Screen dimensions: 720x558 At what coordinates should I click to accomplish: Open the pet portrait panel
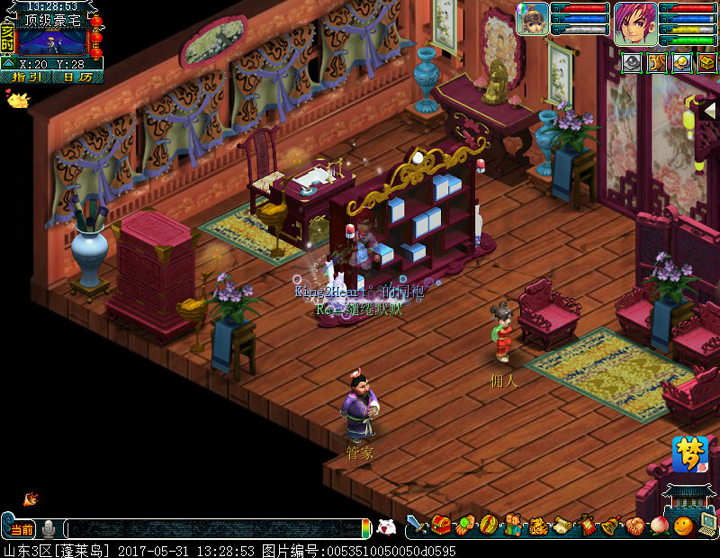click(532, 18)
